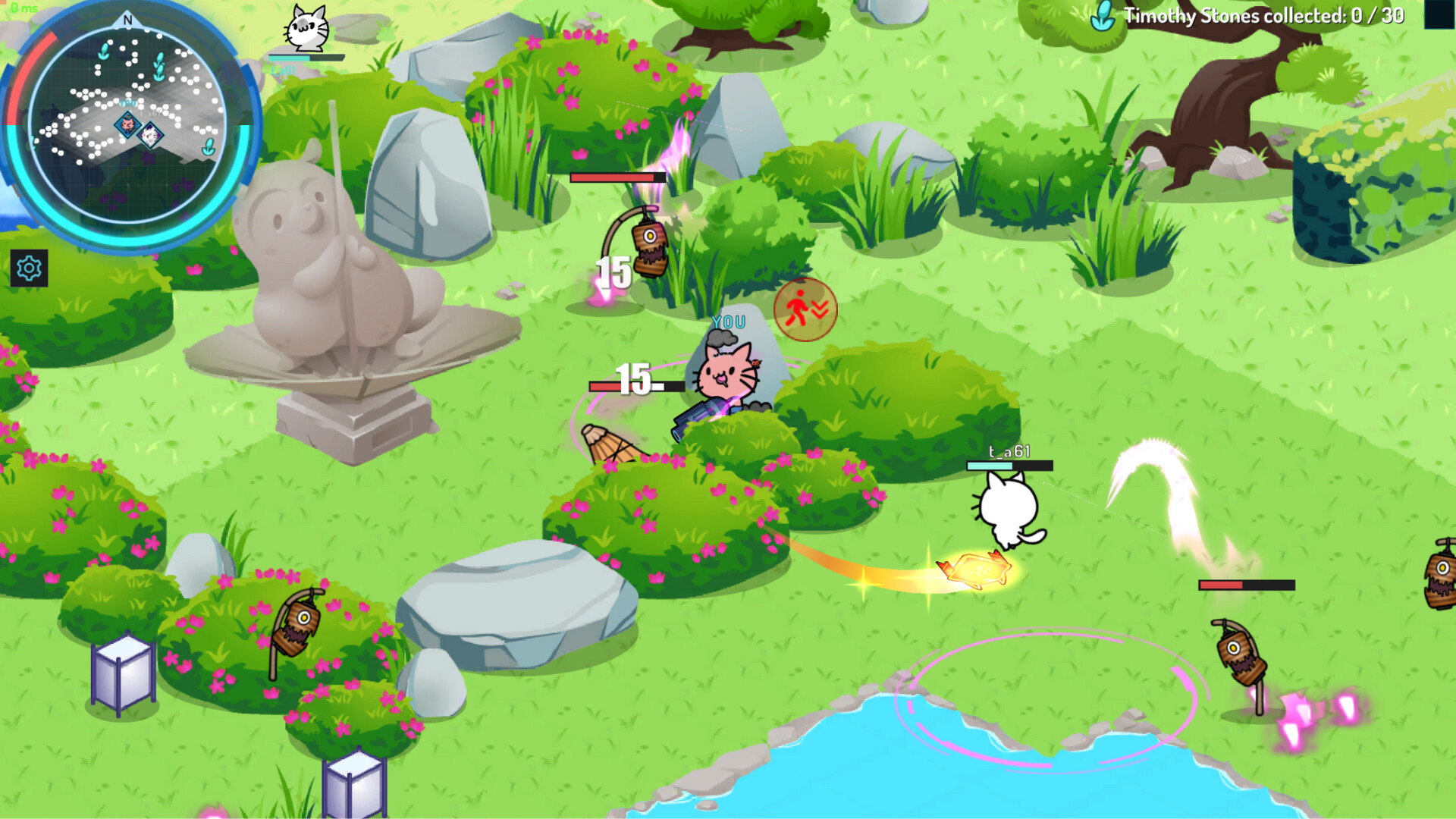Click the N compass indicator above the minimap
Image resolution: width=1456 pixels, height=819 pixels.
126,21
